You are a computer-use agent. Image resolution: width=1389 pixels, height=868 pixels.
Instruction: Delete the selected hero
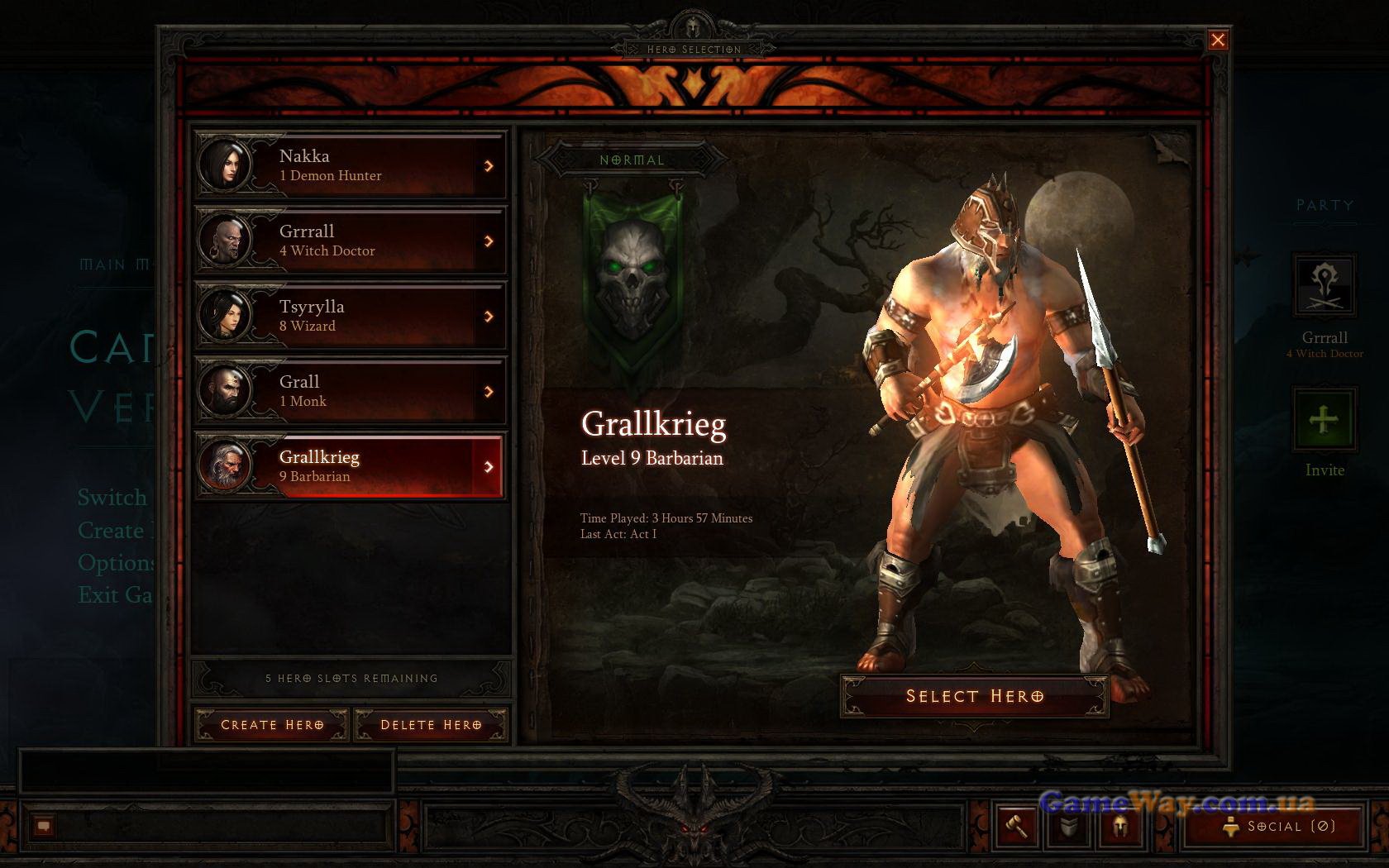(x=431, y=725)
